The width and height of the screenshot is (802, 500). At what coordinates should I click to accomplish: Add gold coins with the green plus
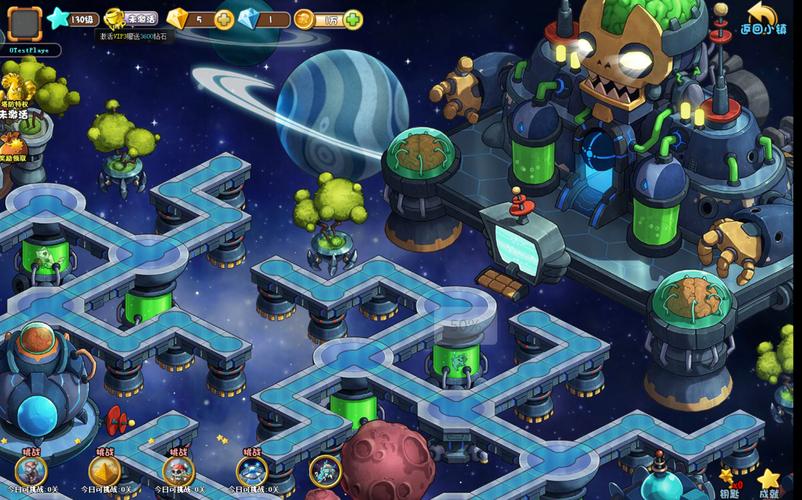pyautogui.click(x=353, y=19)
